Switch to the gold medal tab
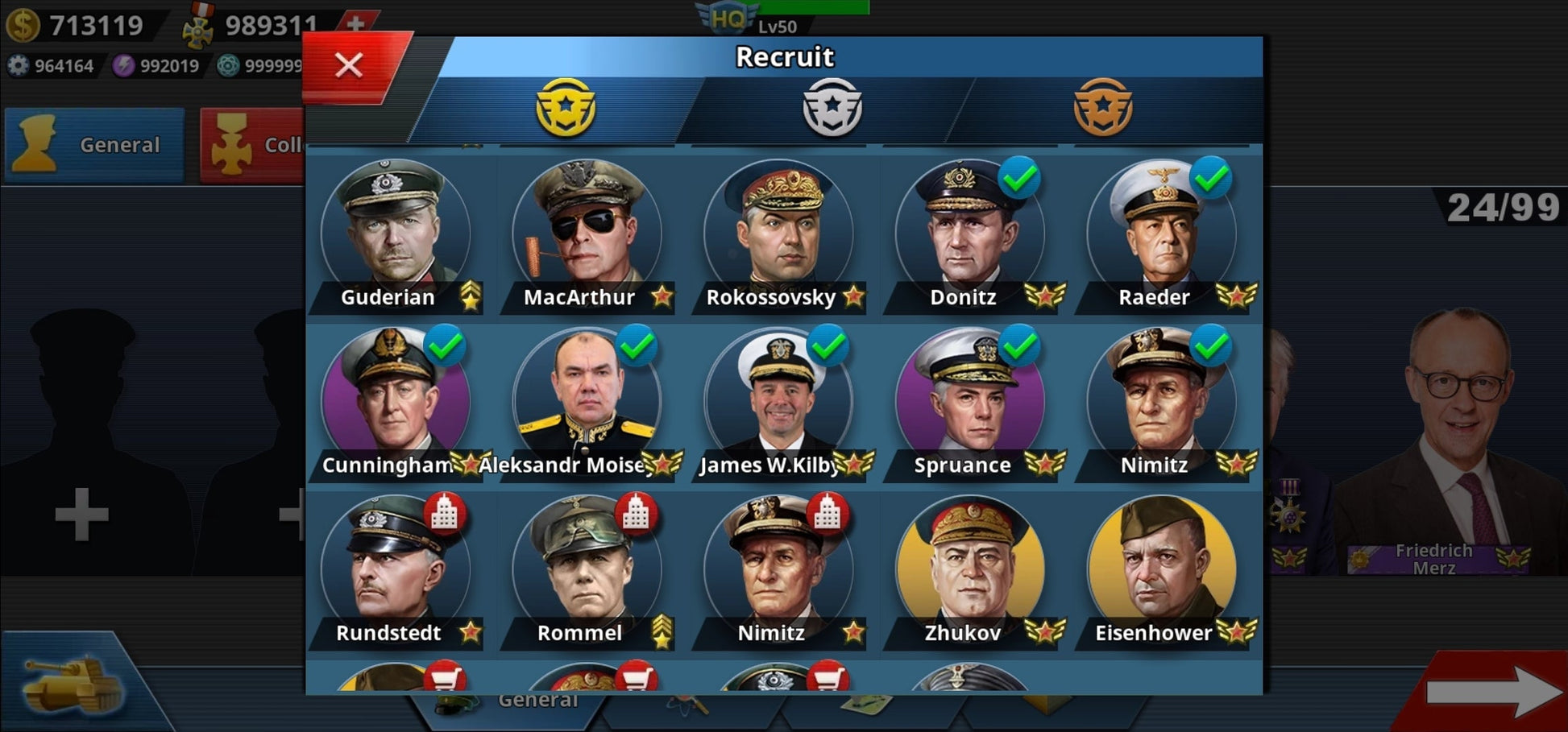The width and height of the screenshot is (1568, 732). pos(566,108)
